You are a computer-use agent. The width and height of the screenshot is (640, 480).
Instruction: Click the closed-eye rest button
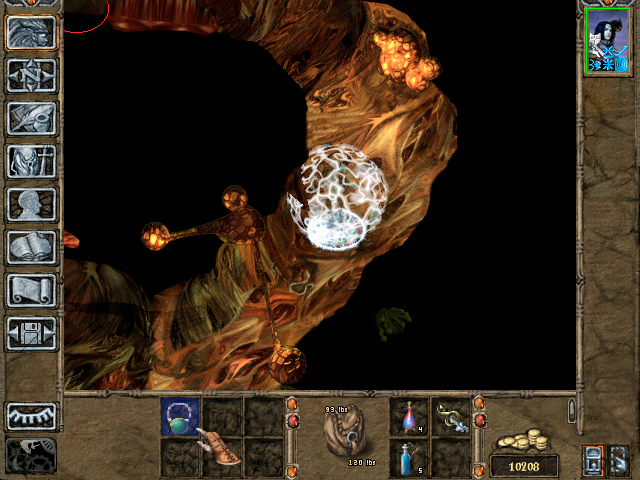(31, 416)
